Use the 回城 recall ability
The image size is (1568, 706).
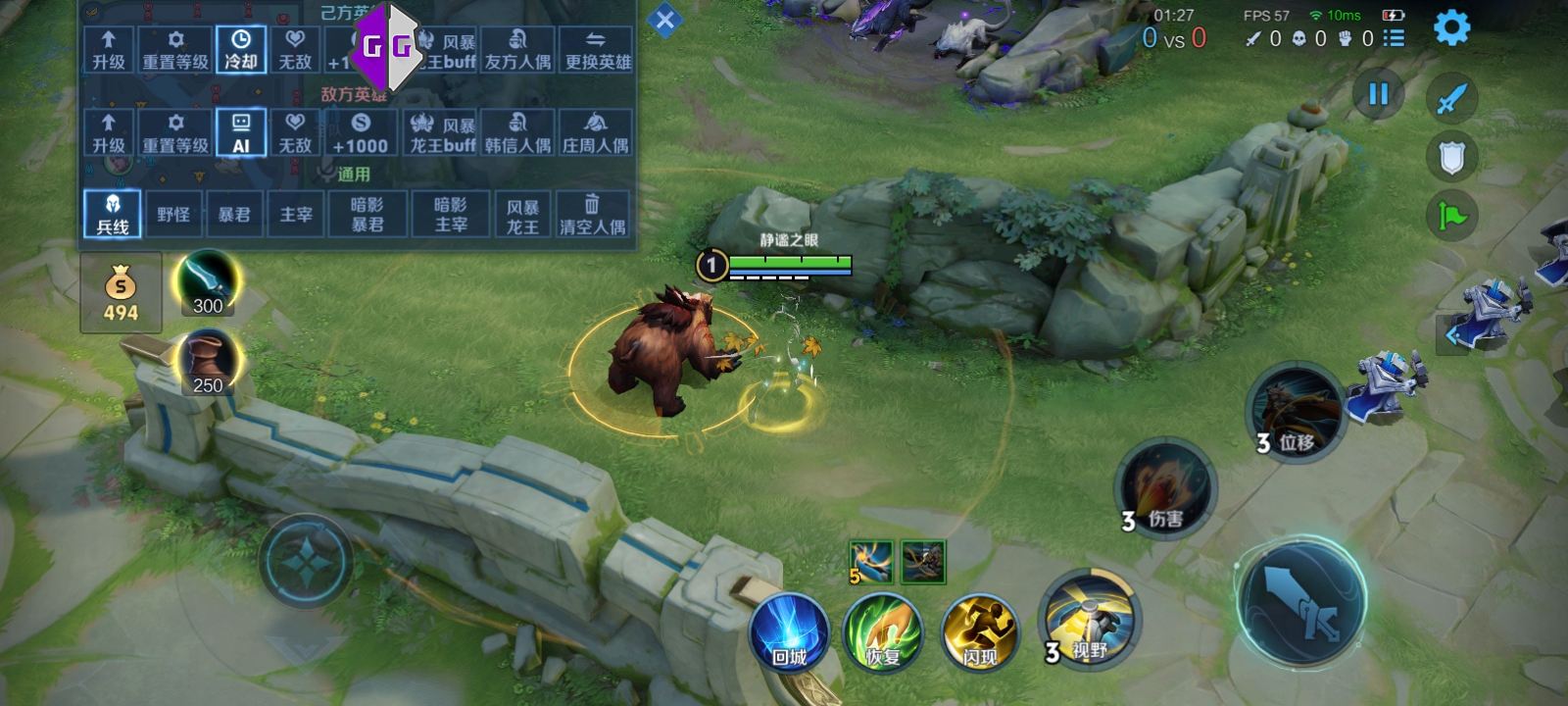click(x=789, y=633)
